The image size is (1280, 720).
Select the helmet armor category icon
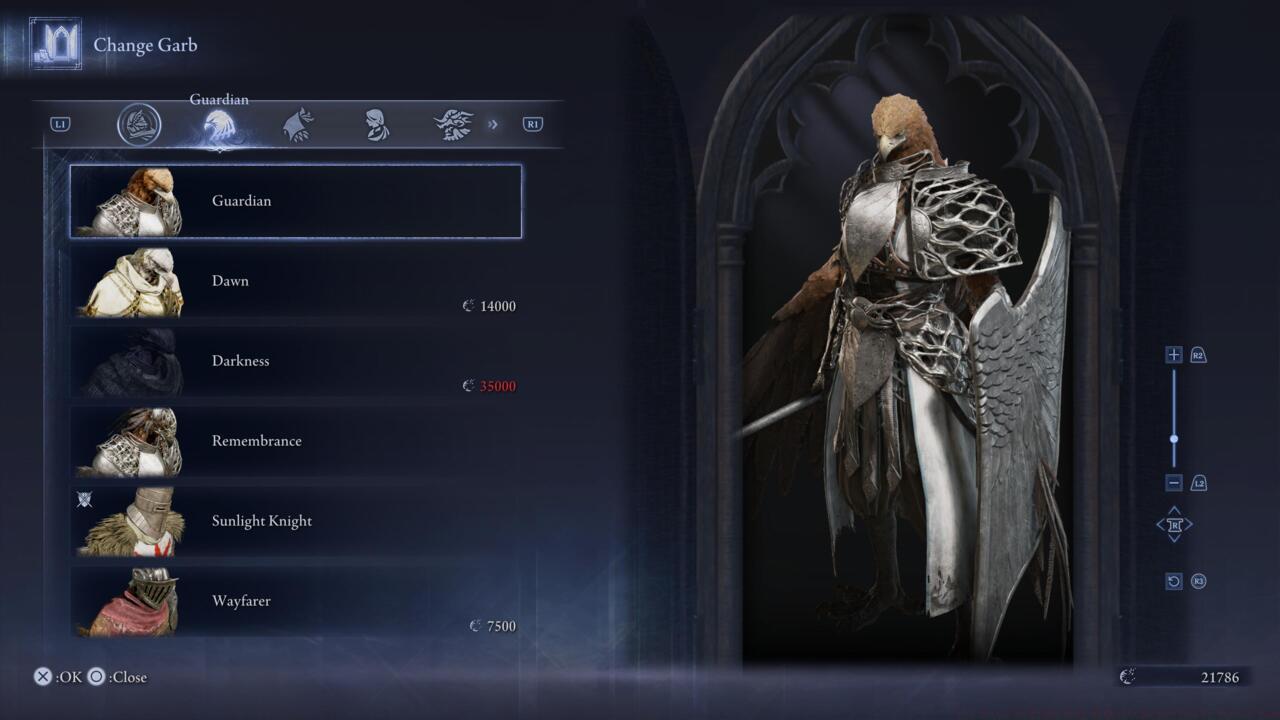click(x=140, y=125)
